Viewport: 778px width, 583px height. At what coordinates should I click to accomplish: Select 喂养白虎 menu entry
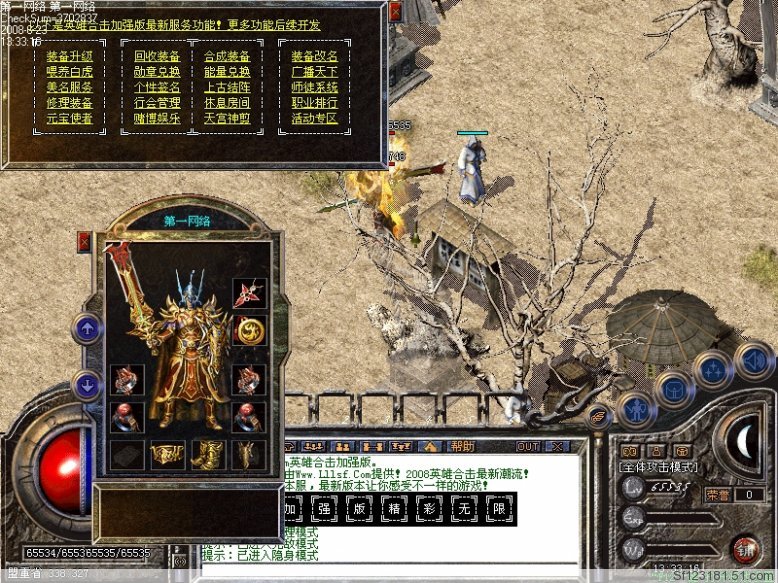pyautogui.click(x=69, y=71)
